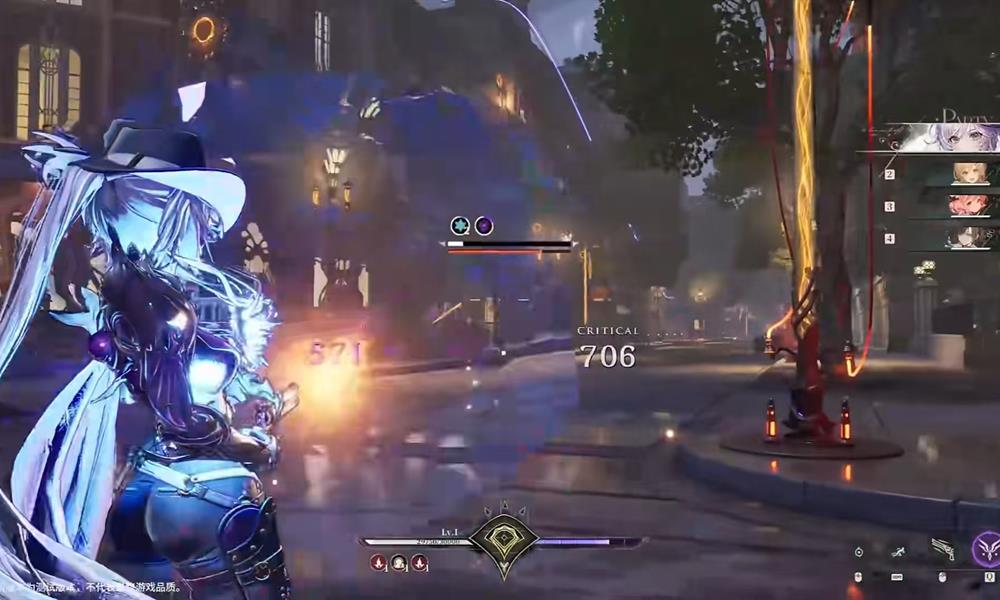Activate the circular target lock-on icon

pyautogui.click(x=859, y=551)
